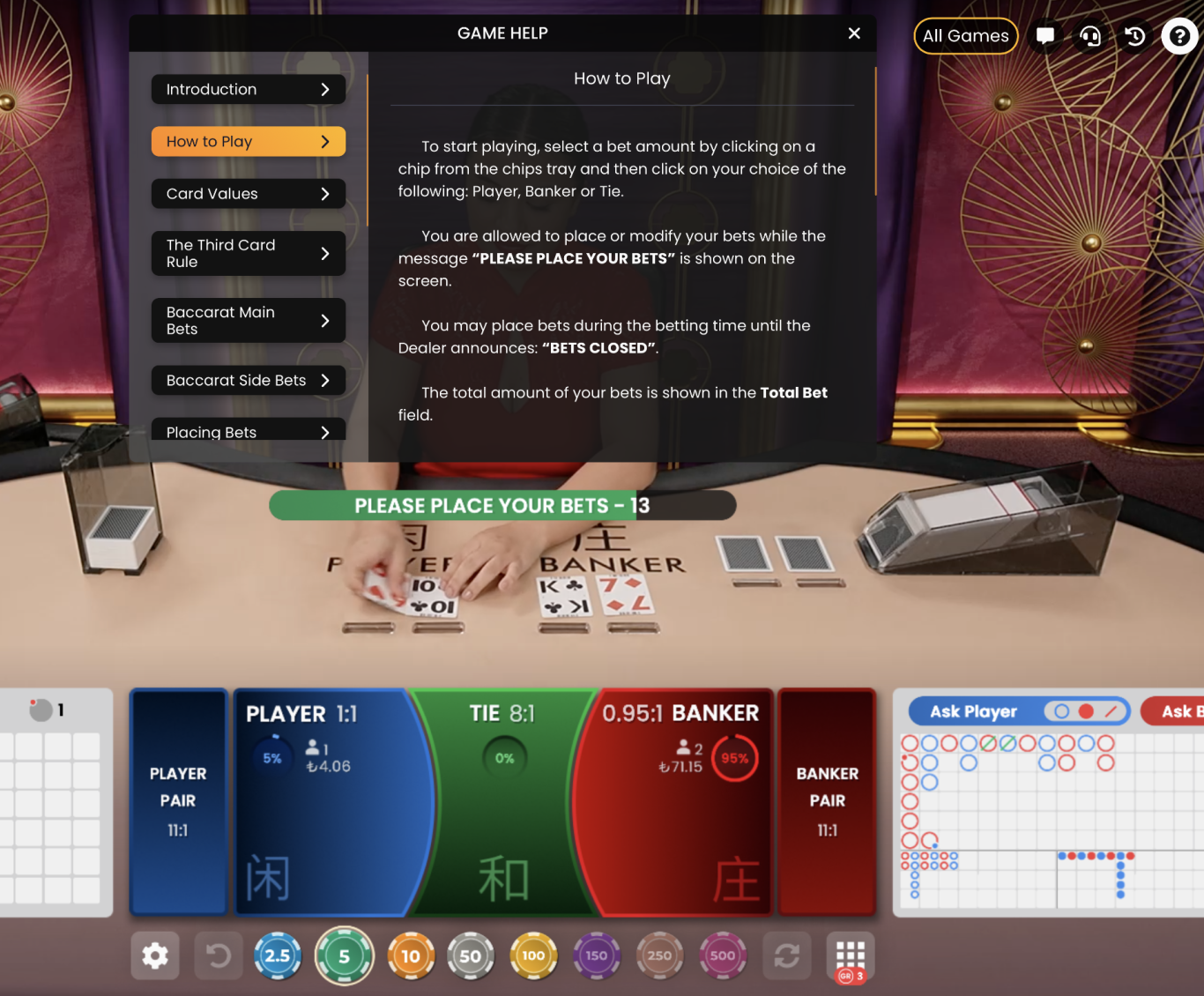
Task: Click the All Games button
Action: click(x=965, y=36)
